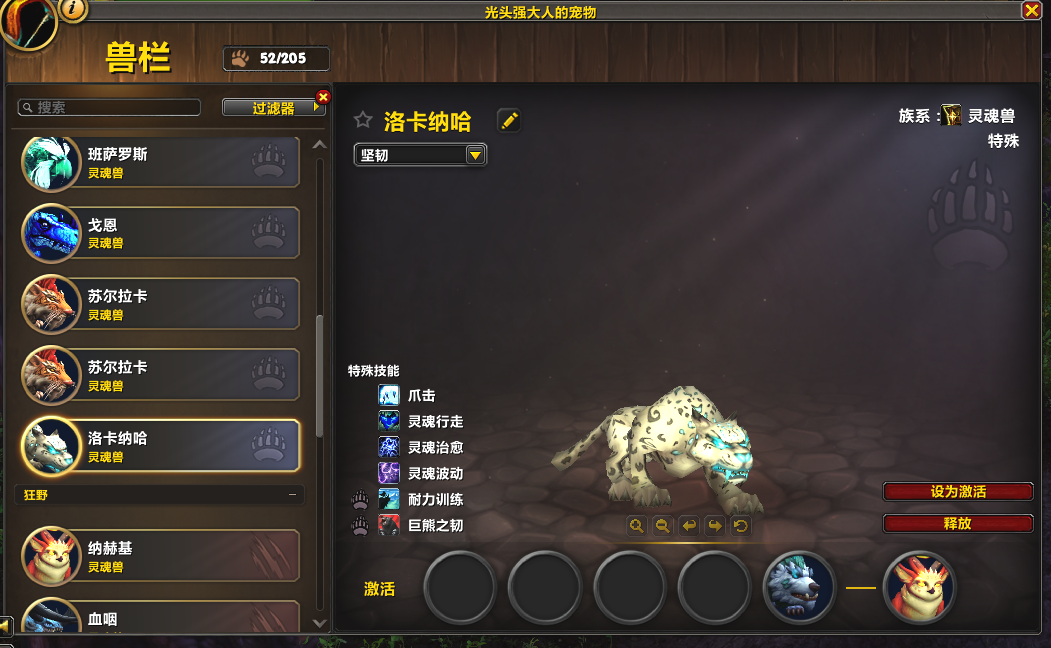Collapse the 狂野 section header

(292, 494)
